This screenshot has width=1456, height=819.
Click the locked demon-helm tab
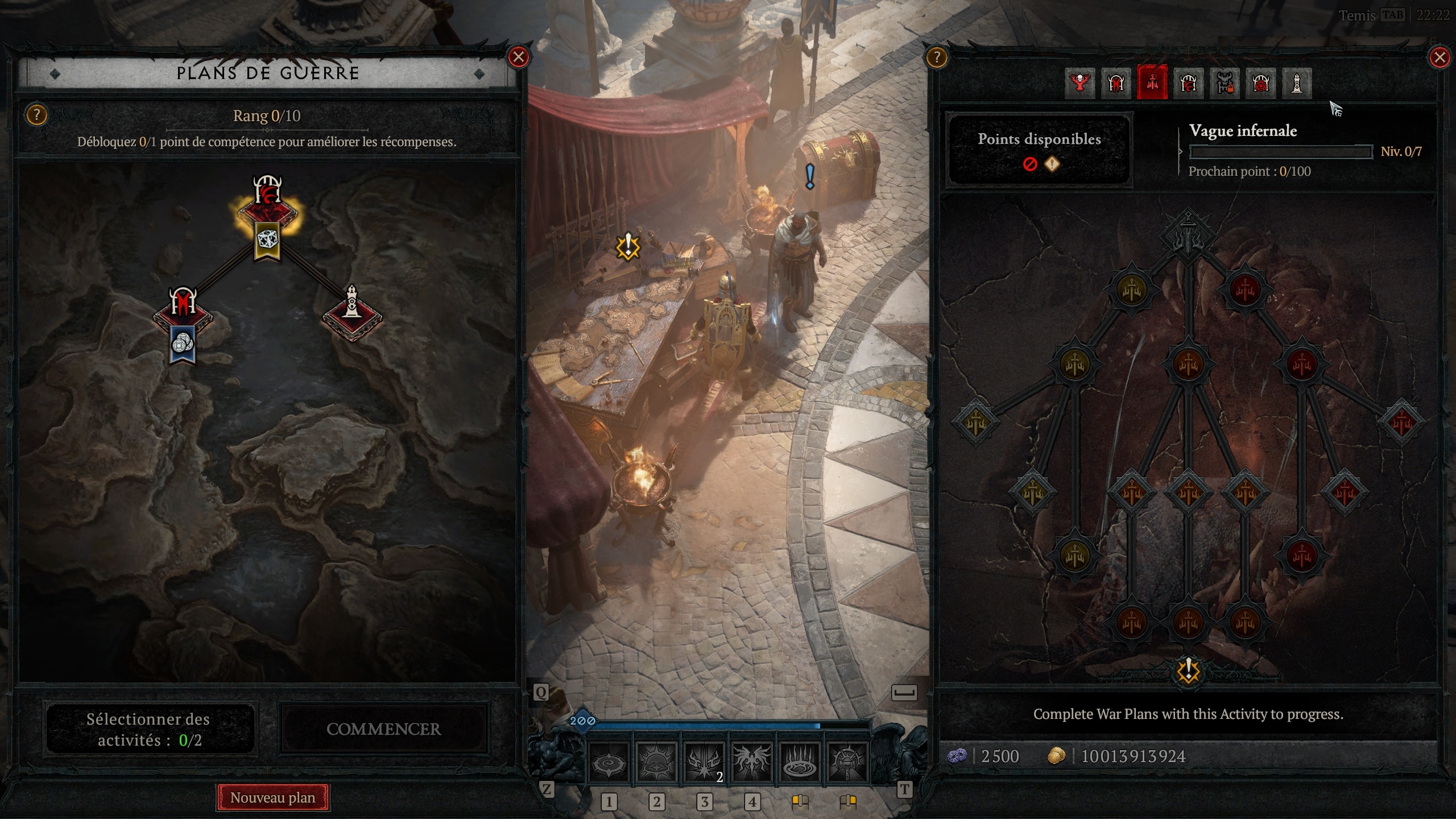1225,84
